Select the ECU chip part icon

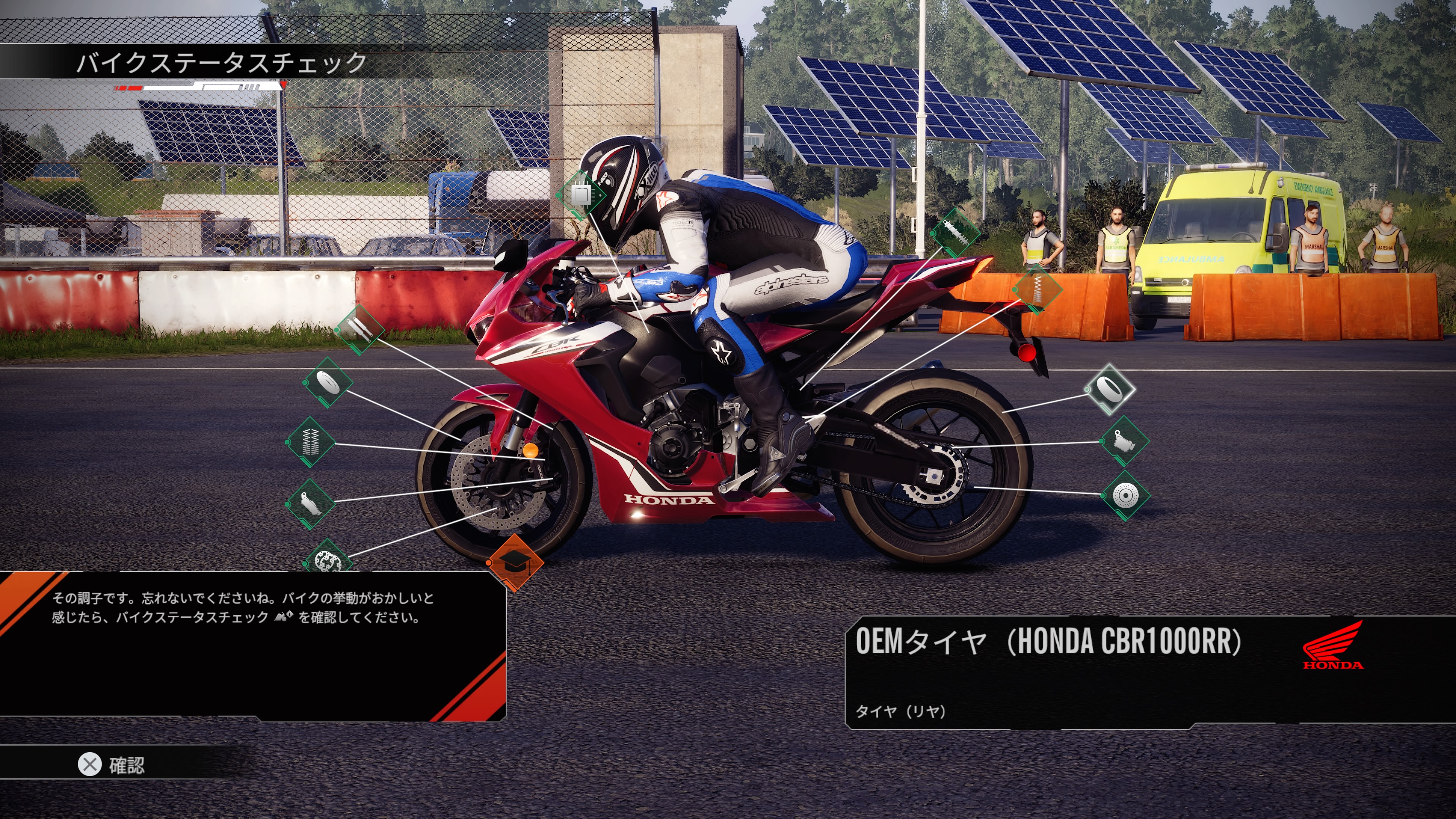[x=581, y=195]
